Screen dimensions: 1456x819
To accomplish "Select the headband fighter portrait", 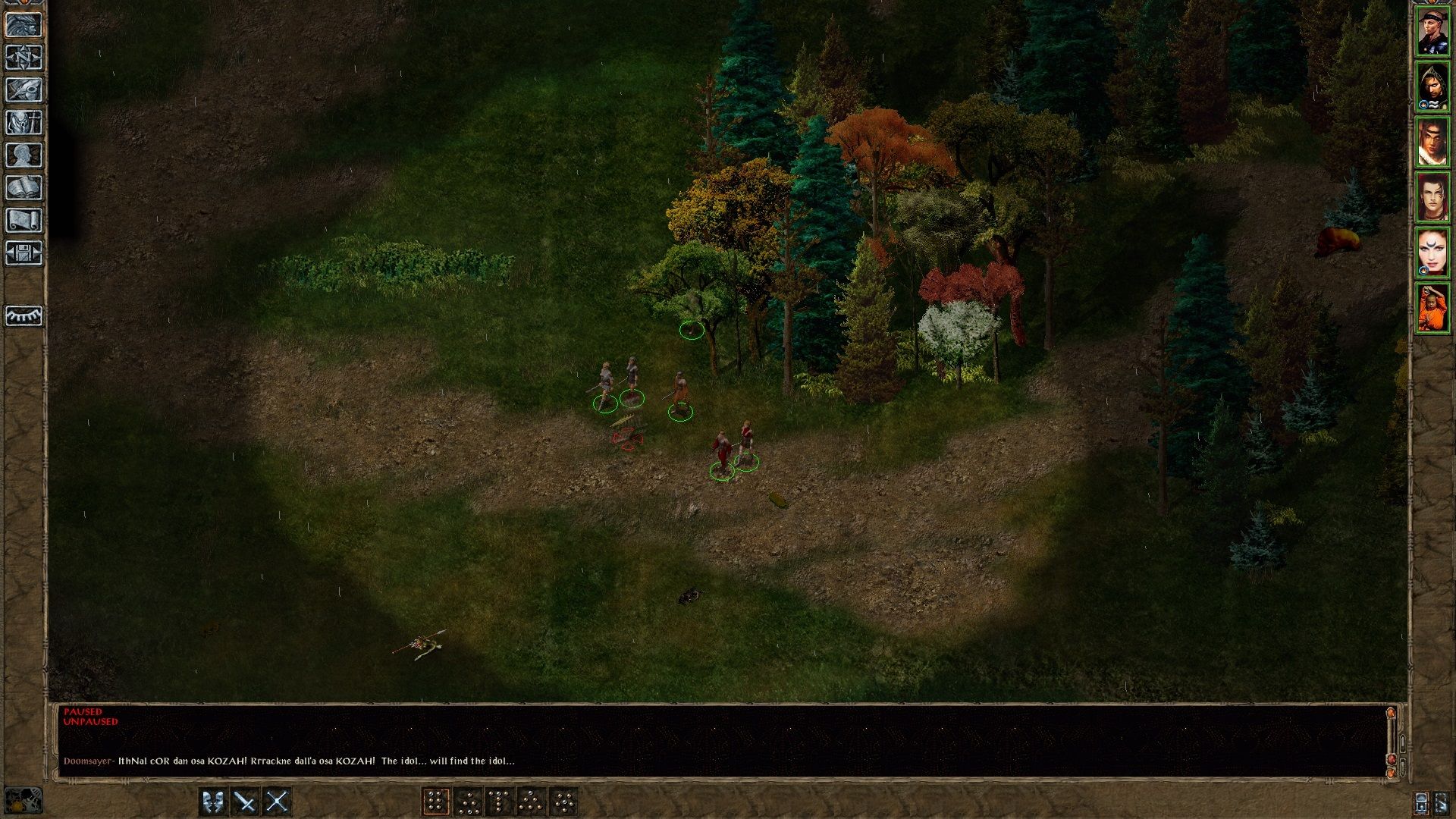I will 1432,32.
